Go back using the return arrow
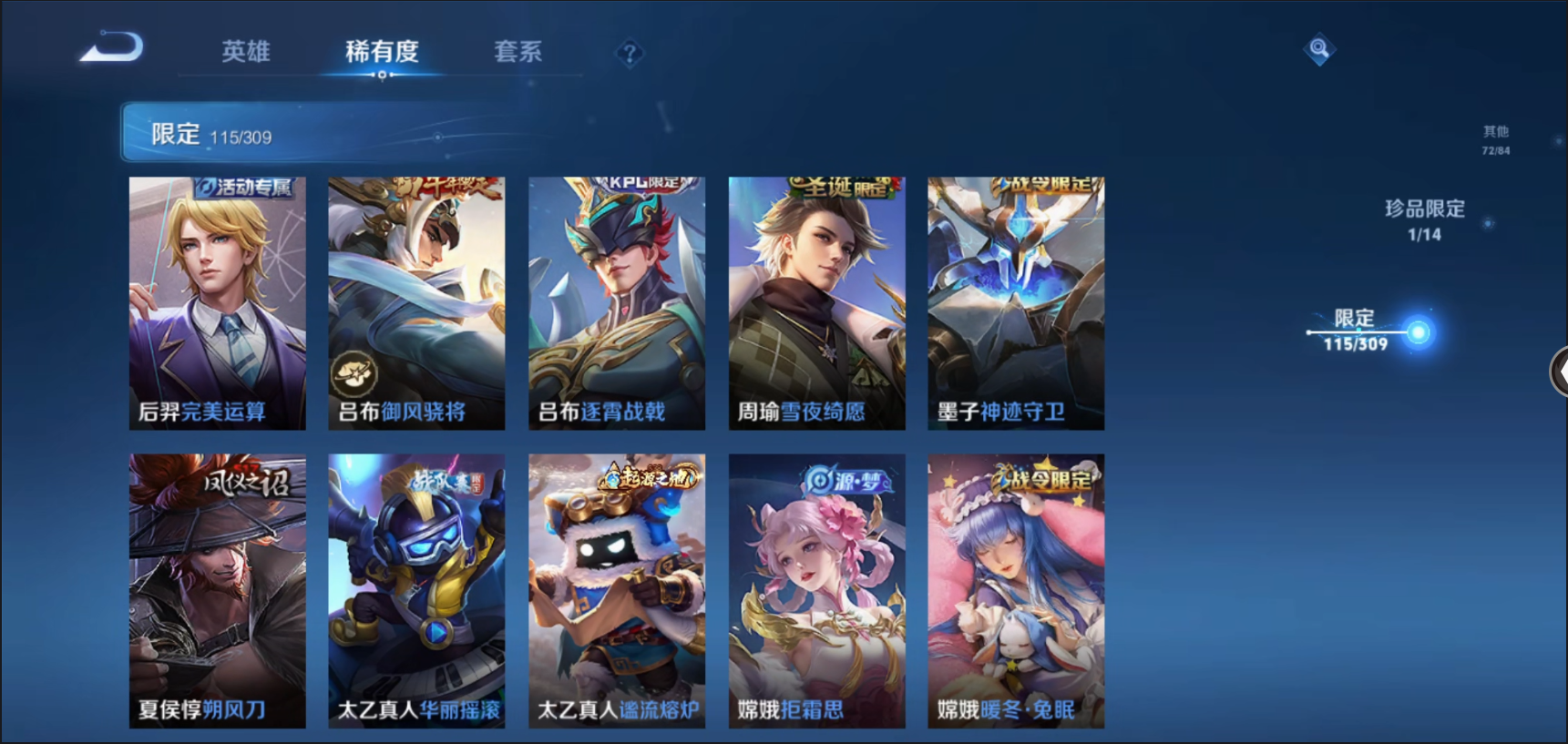The image size is (1568, 744). (x=111, y=47)
